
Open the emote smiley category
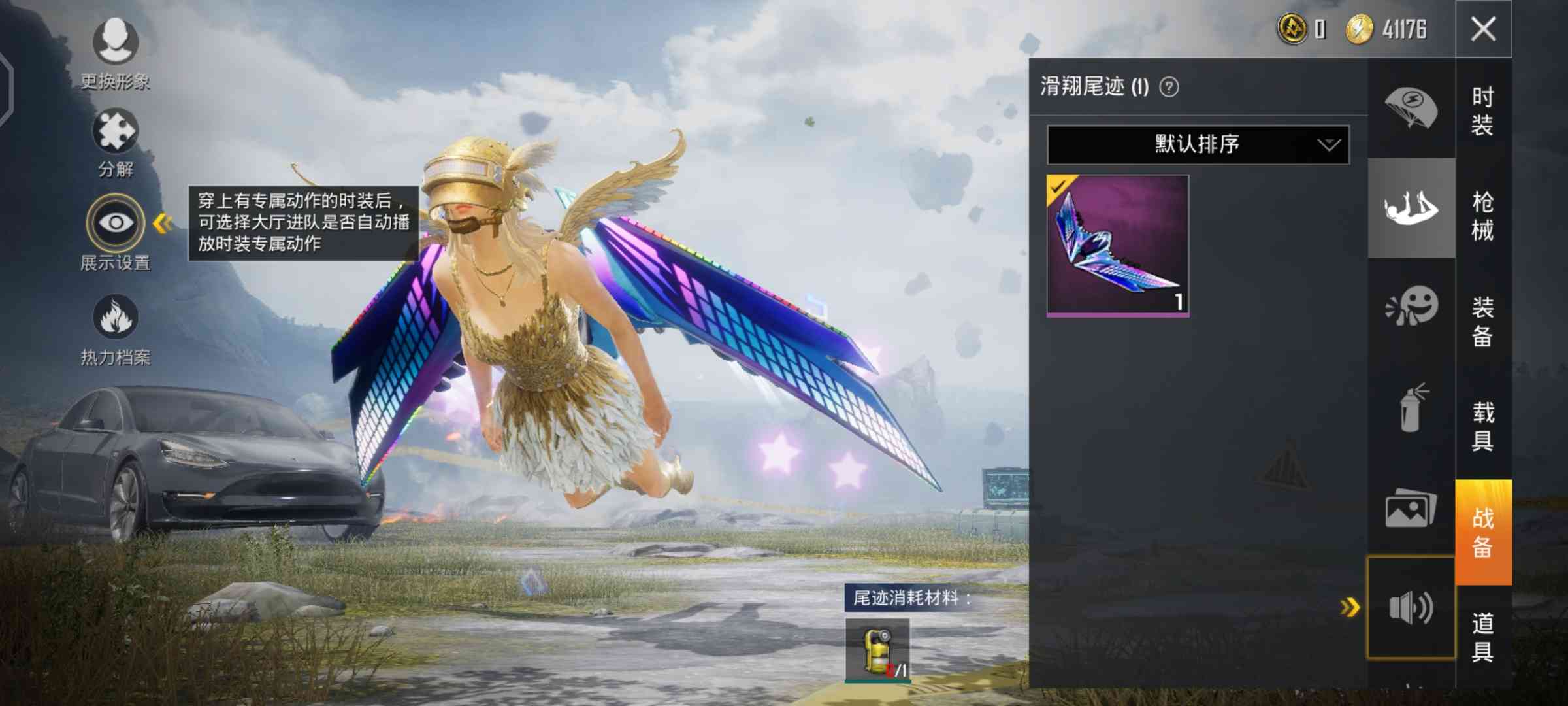(1411, 306)
